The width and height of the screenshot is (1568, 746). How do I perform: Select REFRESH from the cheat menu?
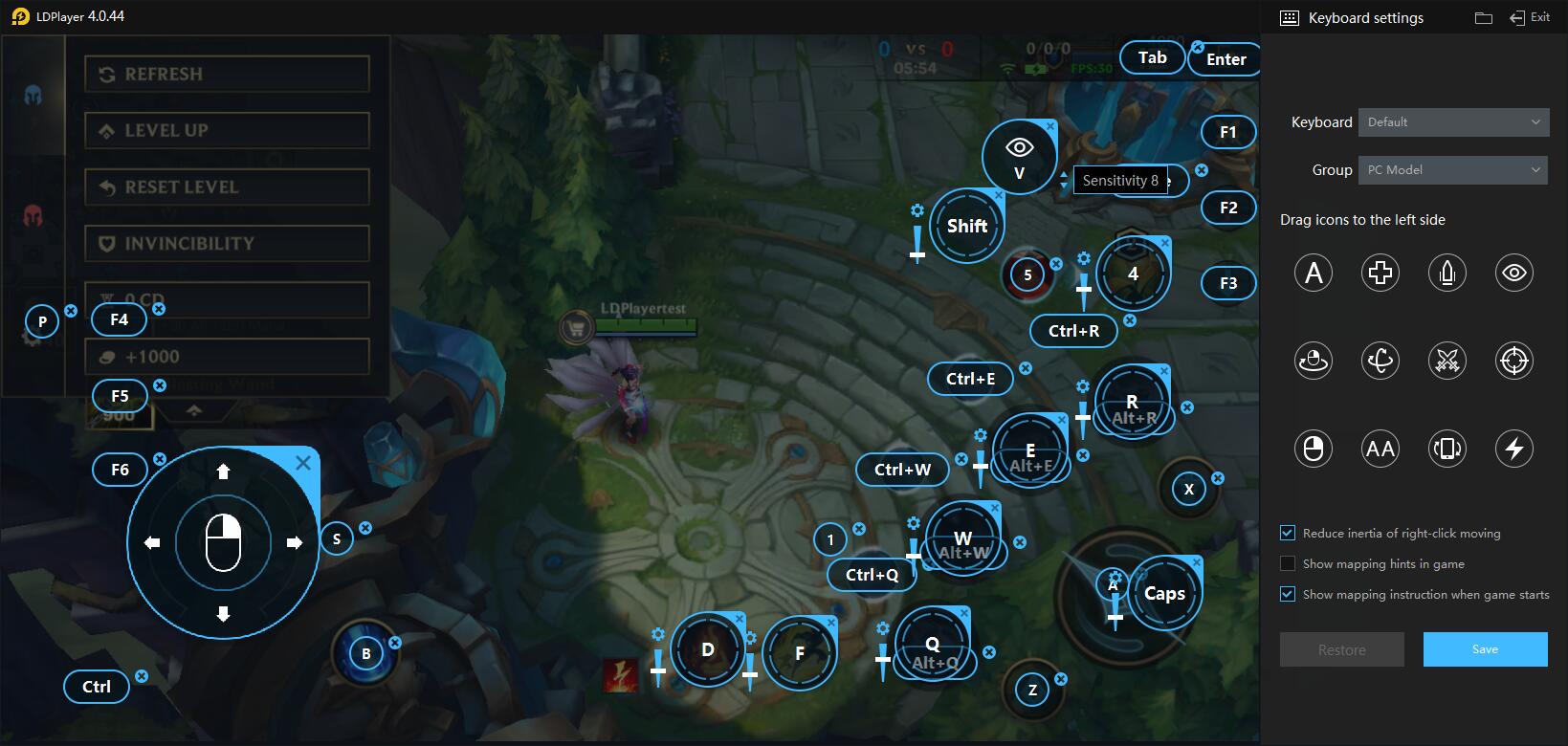coord(227,74)
